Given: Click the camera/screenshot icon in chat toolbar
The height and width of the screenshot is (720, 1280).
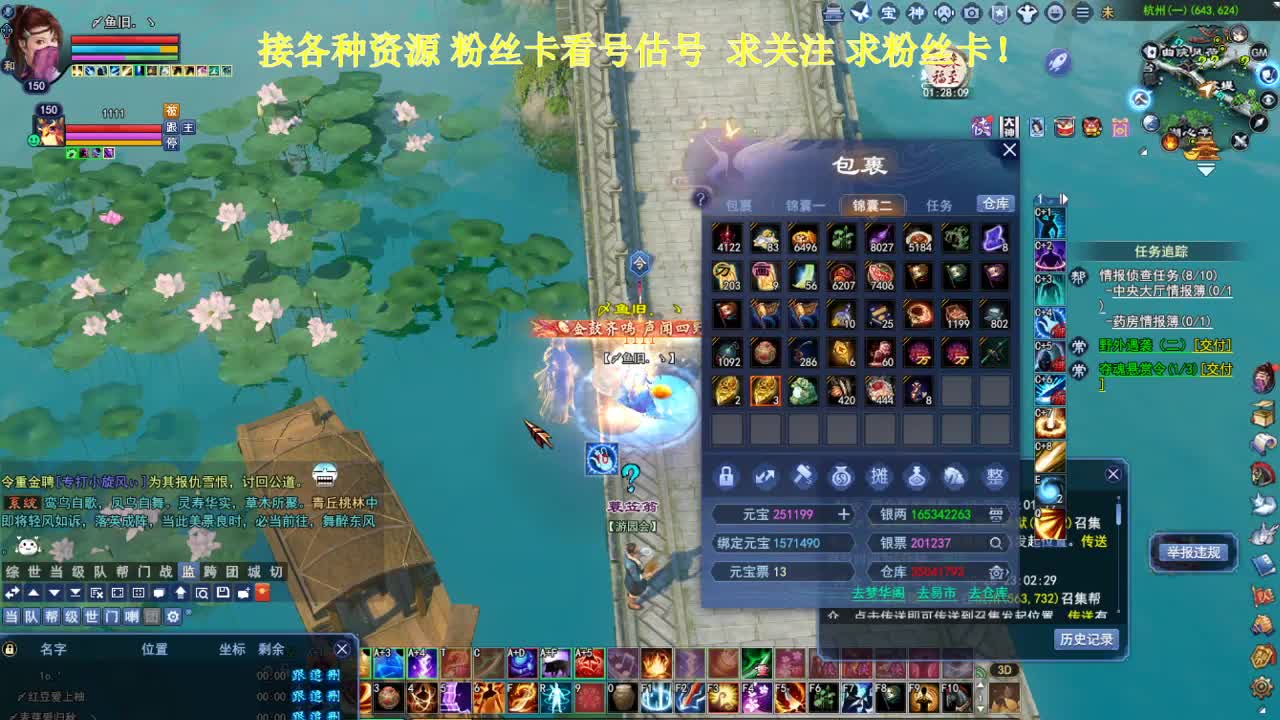Looking at the screenshot, I should [x=117, y=593].
